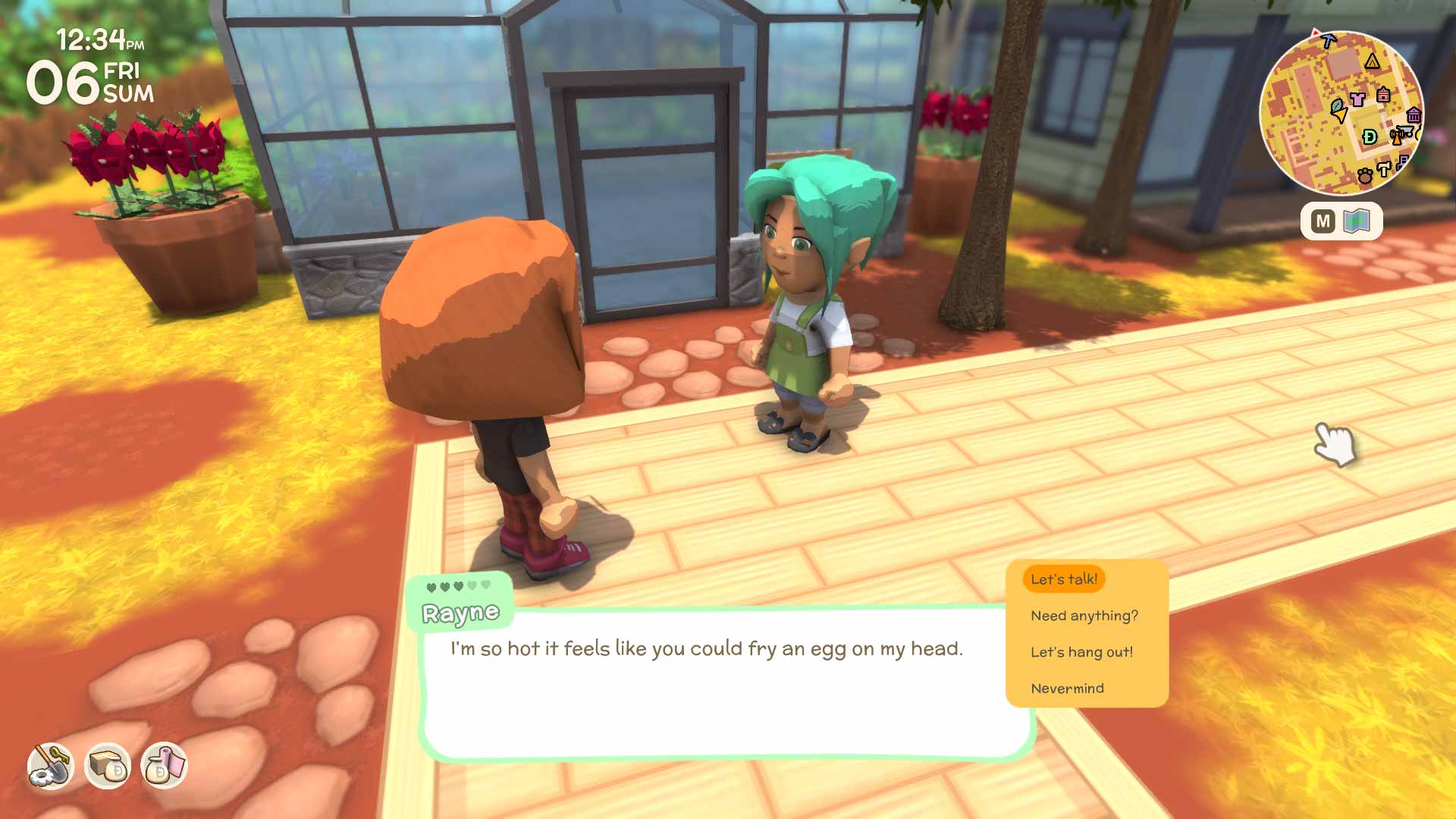Open the full map with the folded map icon

[1356, 221]
